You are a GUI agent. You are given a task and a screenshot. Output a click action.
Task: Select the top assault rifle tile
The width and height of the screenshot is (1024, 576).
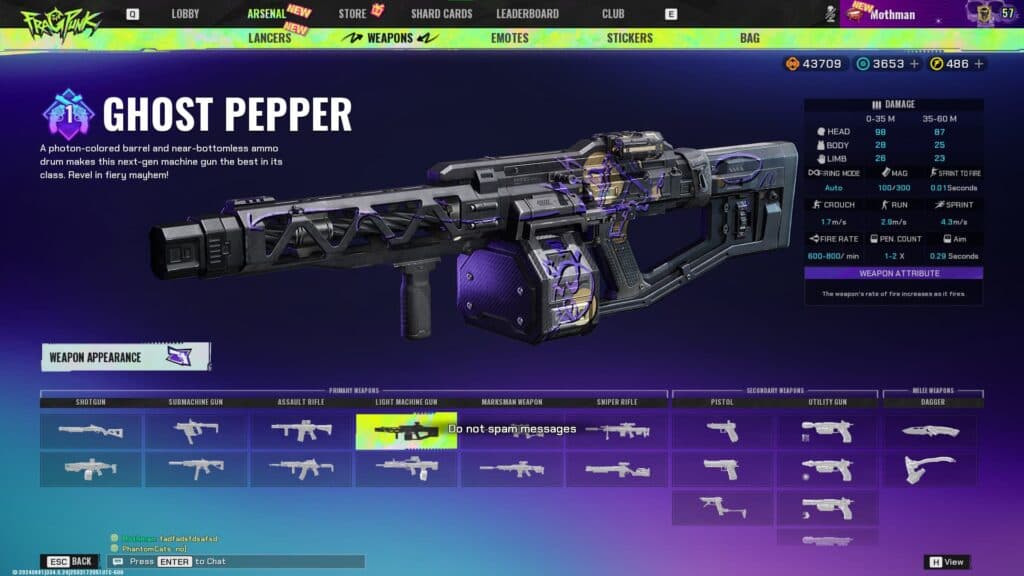[x=301, y=430]
